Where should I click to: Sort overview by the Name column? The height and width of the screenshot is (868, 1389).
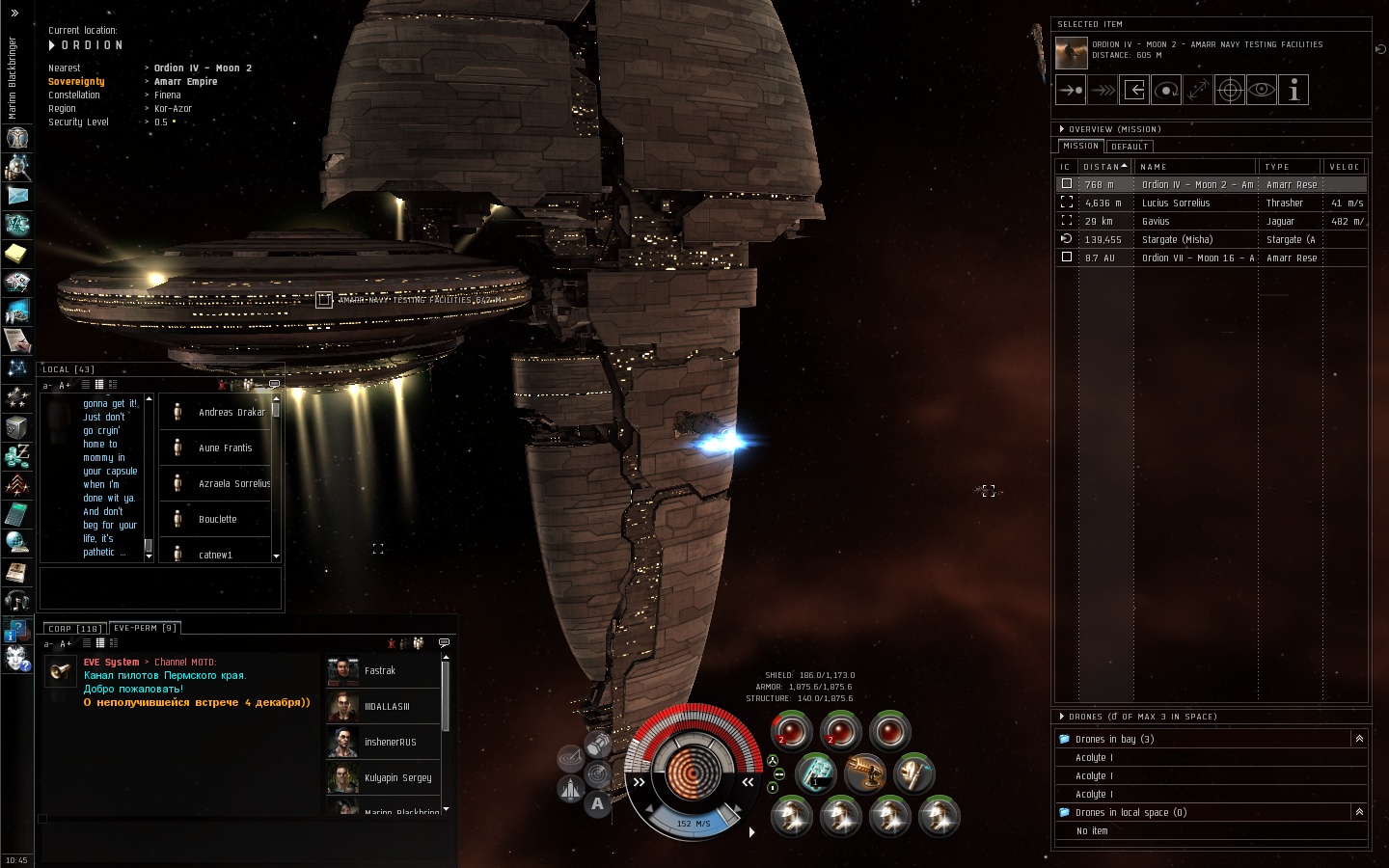tap(1194, 167)
